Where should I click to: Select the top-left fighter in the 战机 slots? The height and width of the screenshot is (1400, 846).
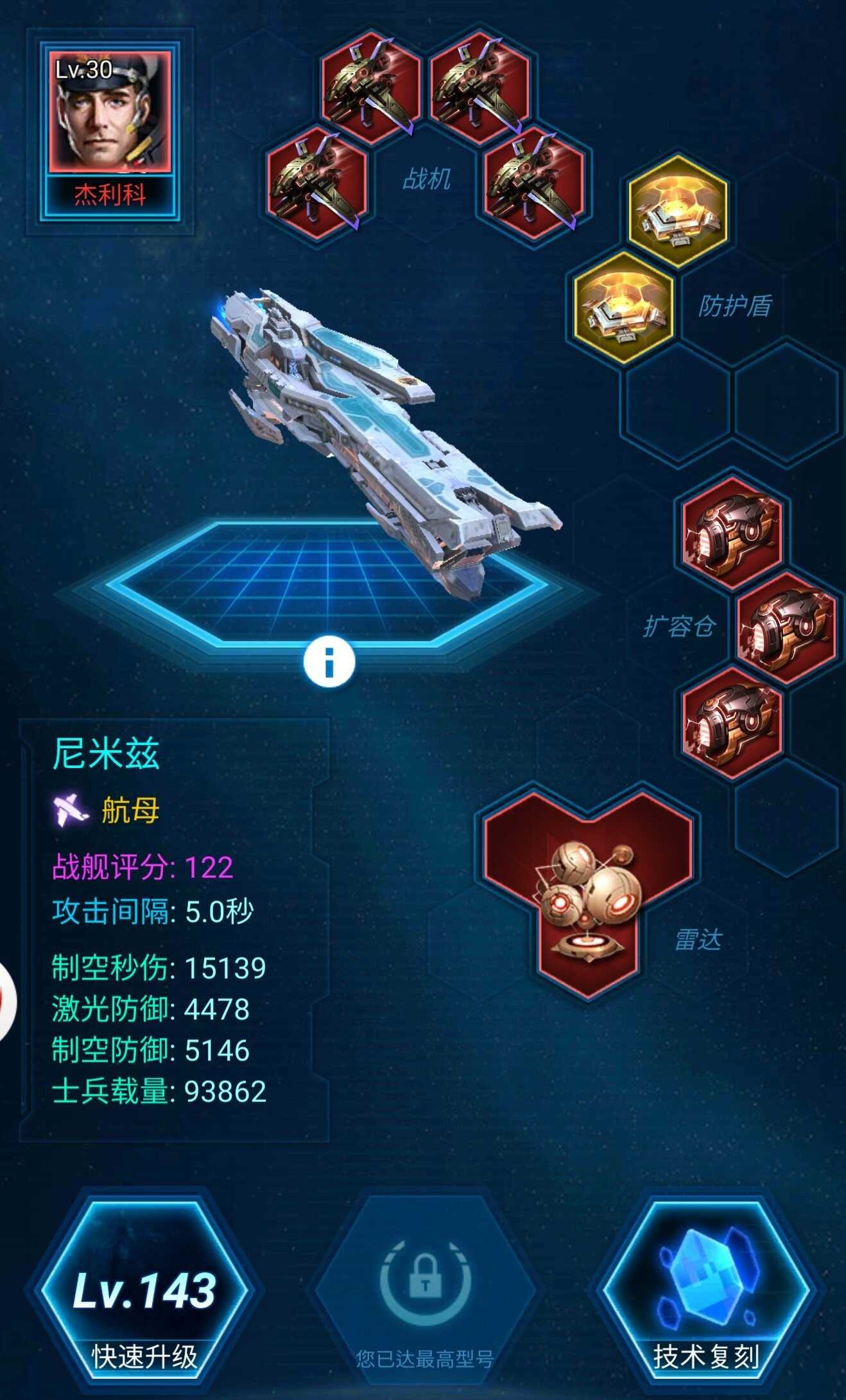click(x=368, y=83)
